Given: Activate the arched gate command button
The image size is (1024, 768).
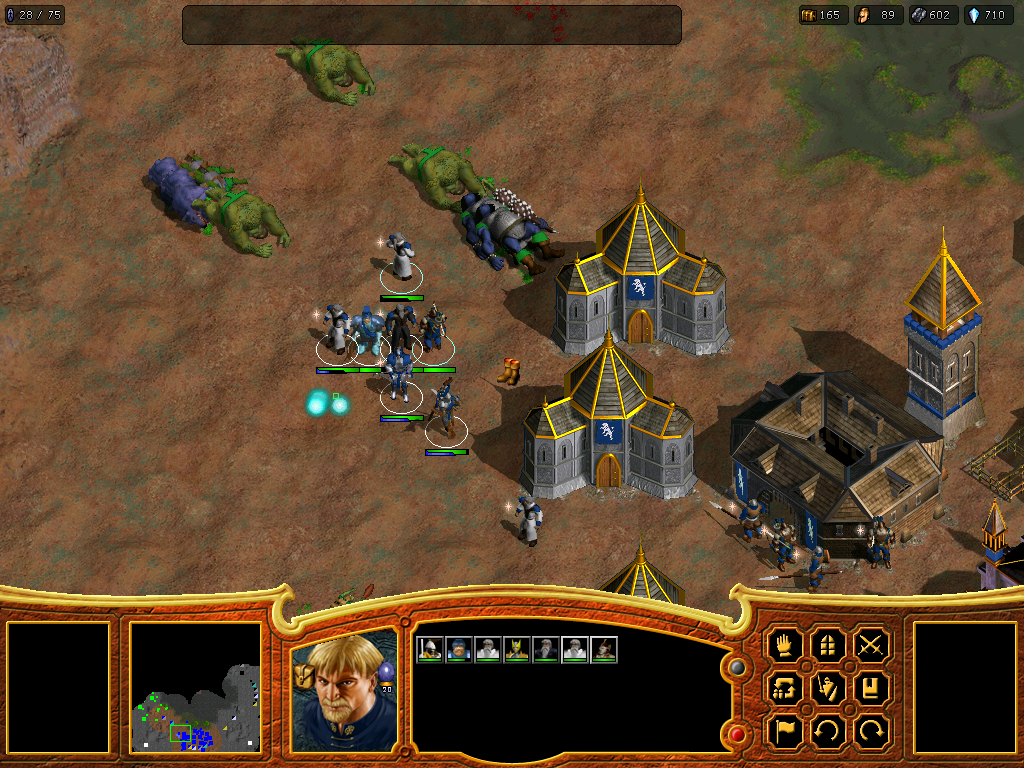Looking at the screenshot, I should (x=828, y=644).
